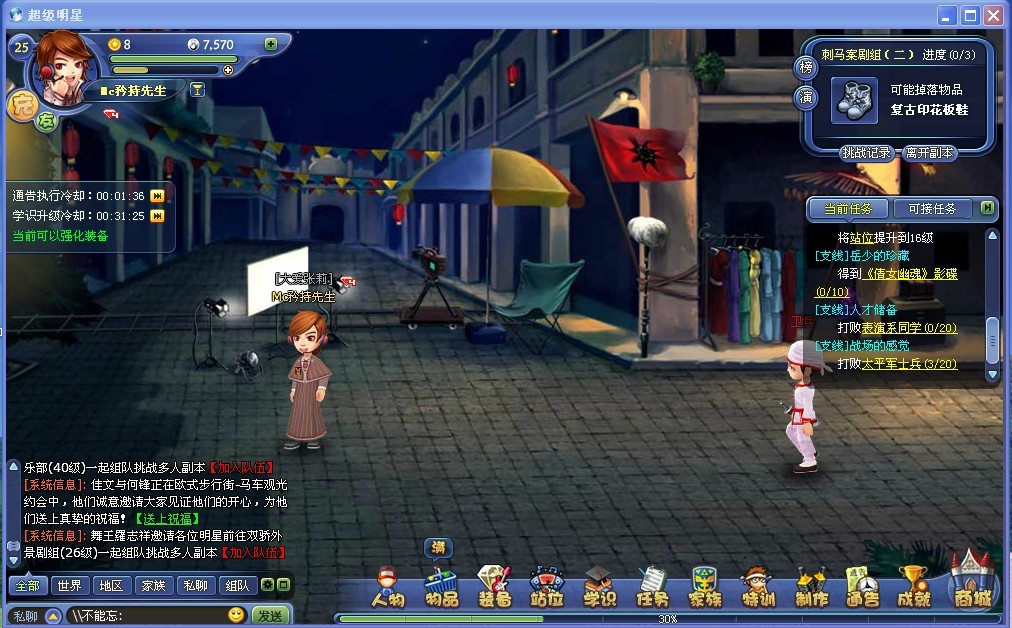The width and height of the screenshot is (1012, 628).
Task: Click the 发送 send button
Action: tap(270, 615)
